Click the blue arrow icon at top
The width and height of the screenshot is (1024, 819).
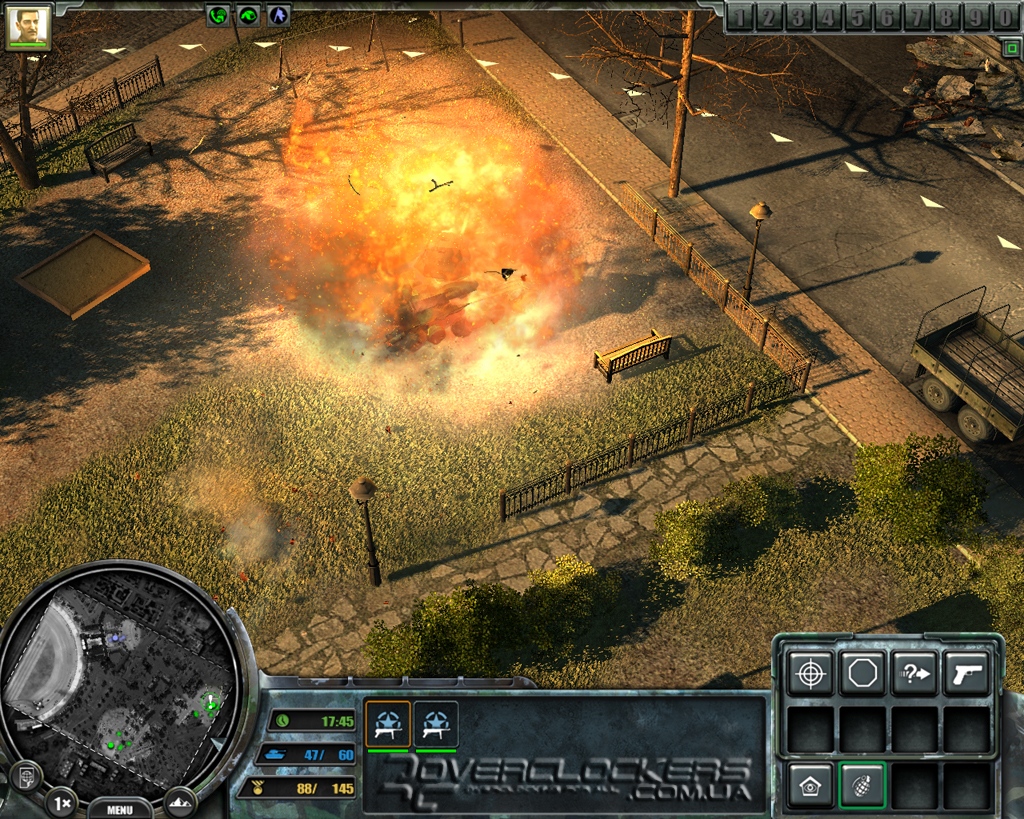(278, 15)
